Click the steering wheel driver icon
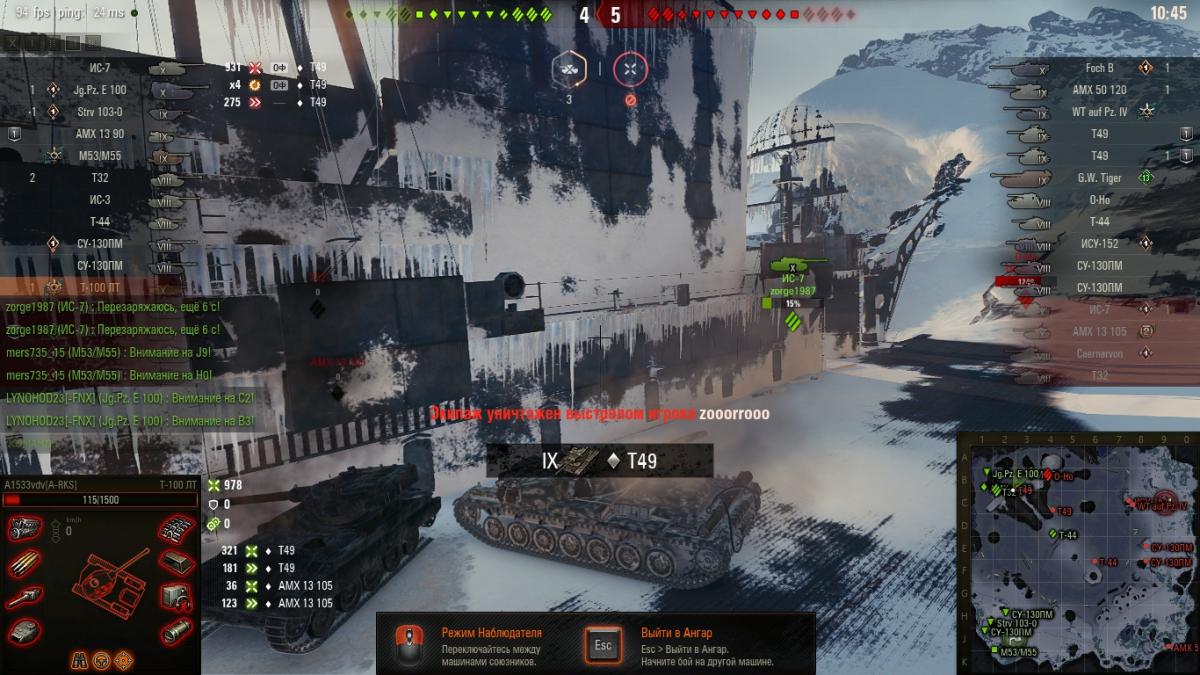 (x=101, y=660)
